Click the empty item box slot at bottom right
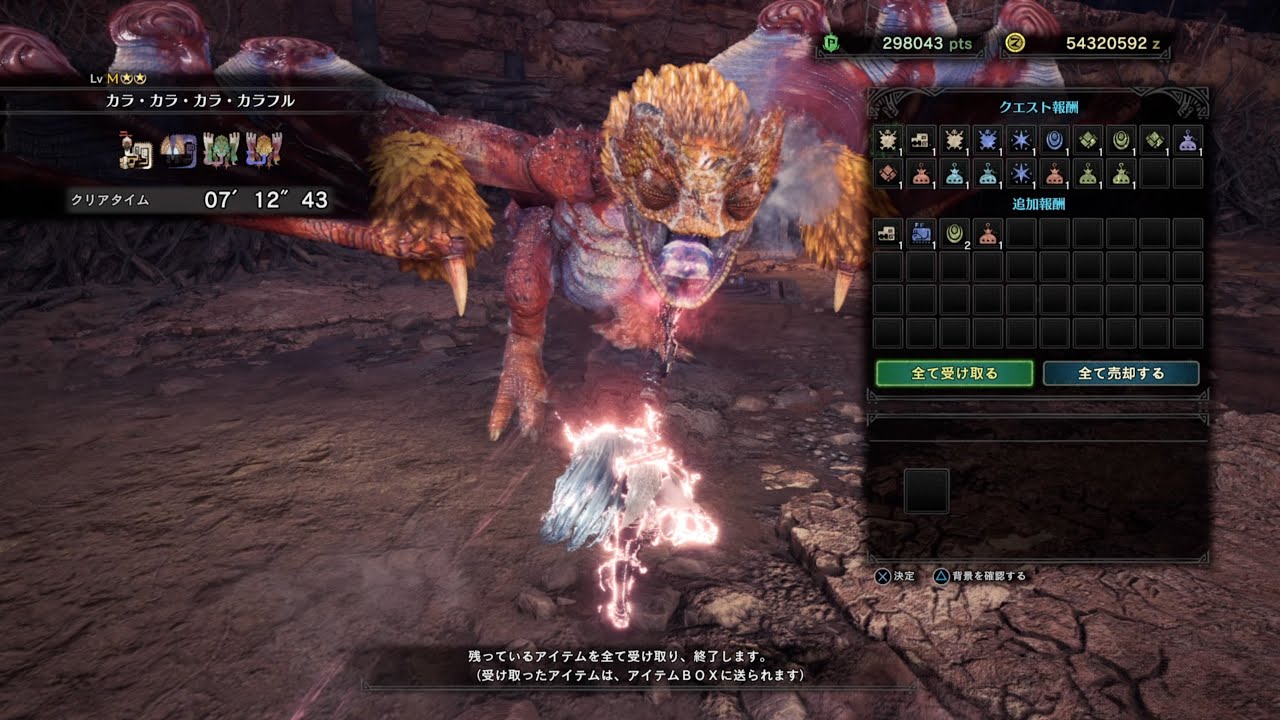The height and width of the screenshot is (720, 1280). [925, 490]
